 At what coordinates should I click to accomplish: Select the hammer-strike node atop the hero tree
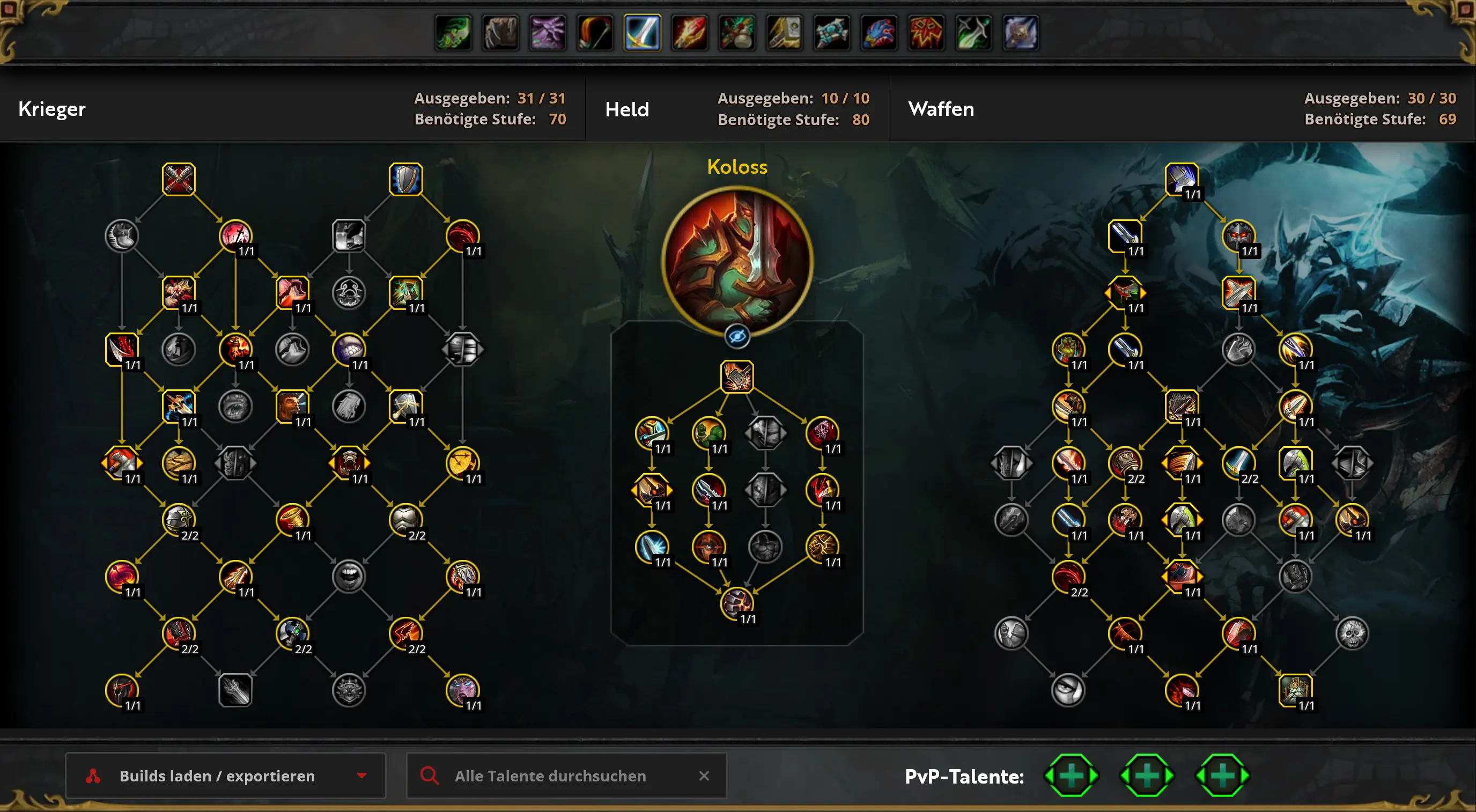737,377
